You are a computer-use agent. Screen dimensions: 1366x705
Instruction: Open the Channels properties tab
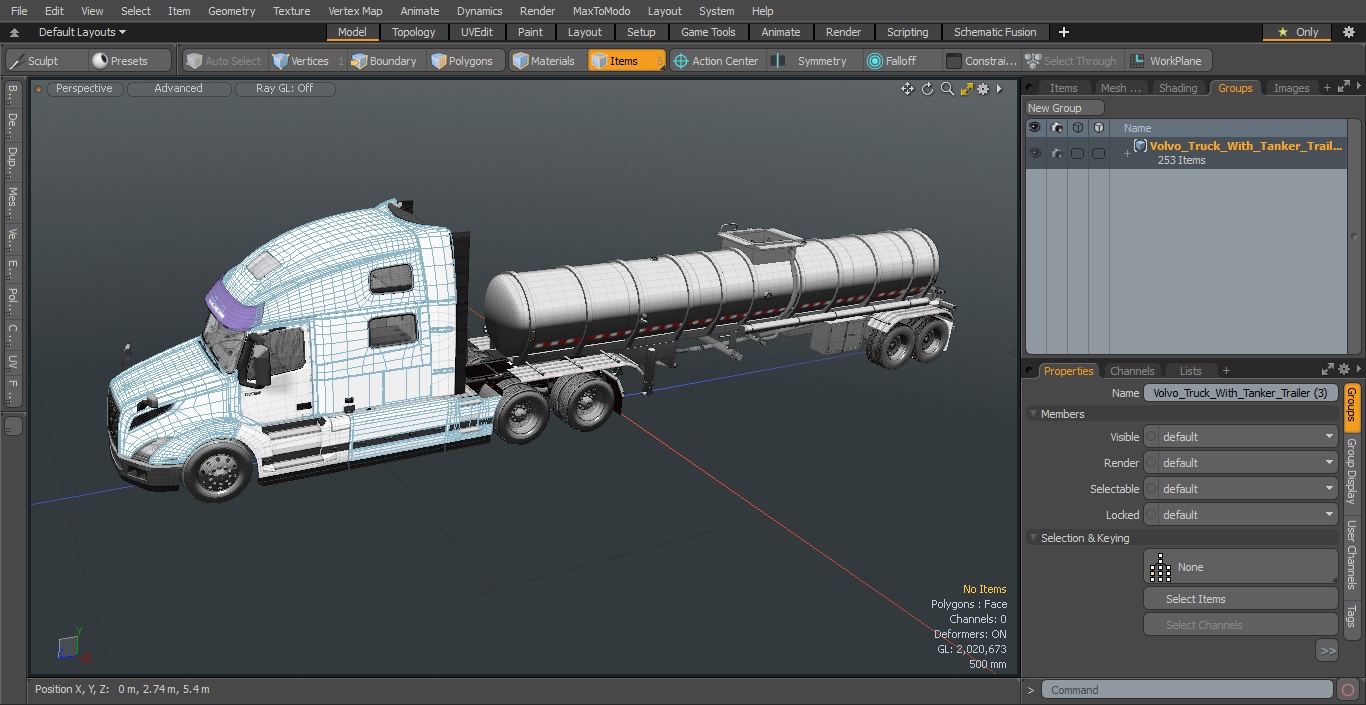point(1132,371)
